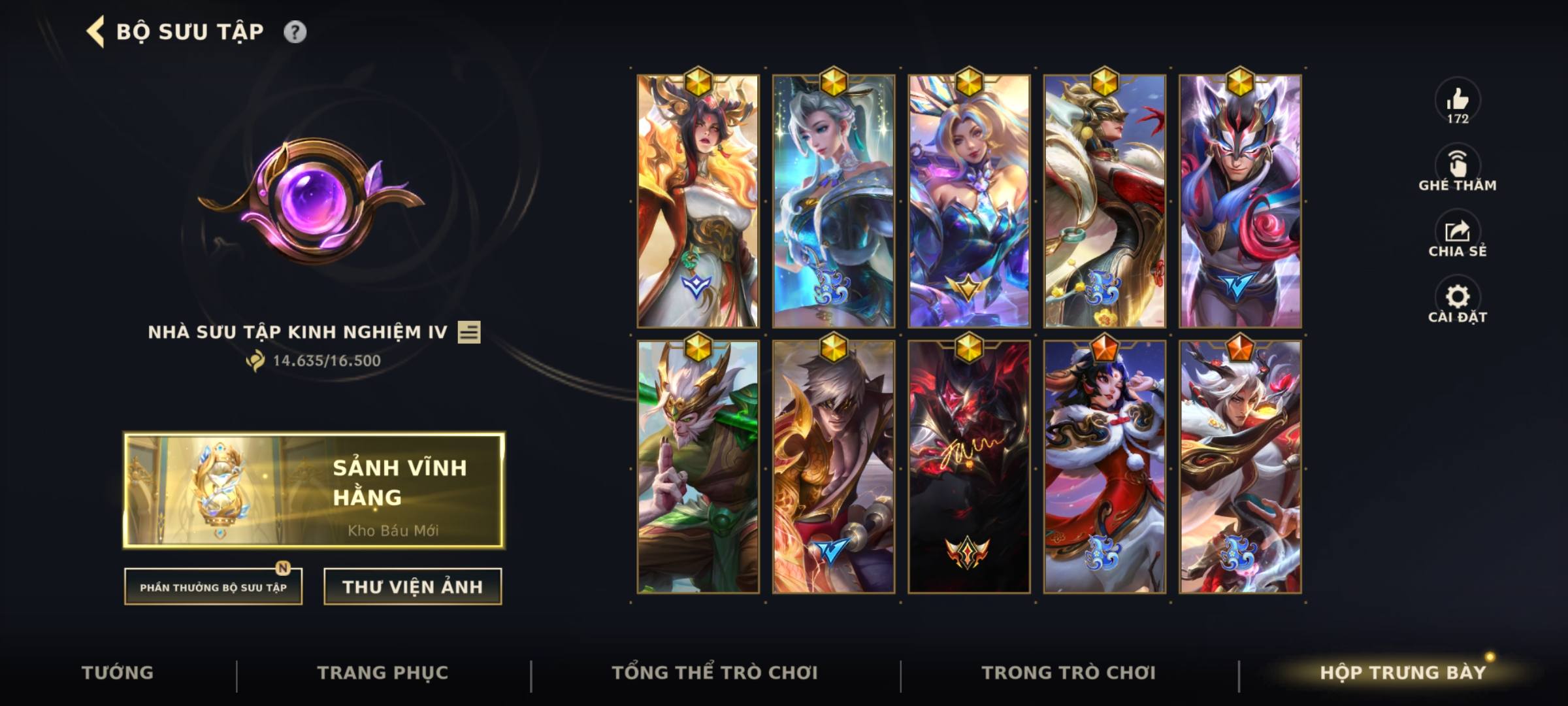The image size is (1568, 706).
Task: Switch to the TƯỚNG tab
Action: tap(119, 672)
